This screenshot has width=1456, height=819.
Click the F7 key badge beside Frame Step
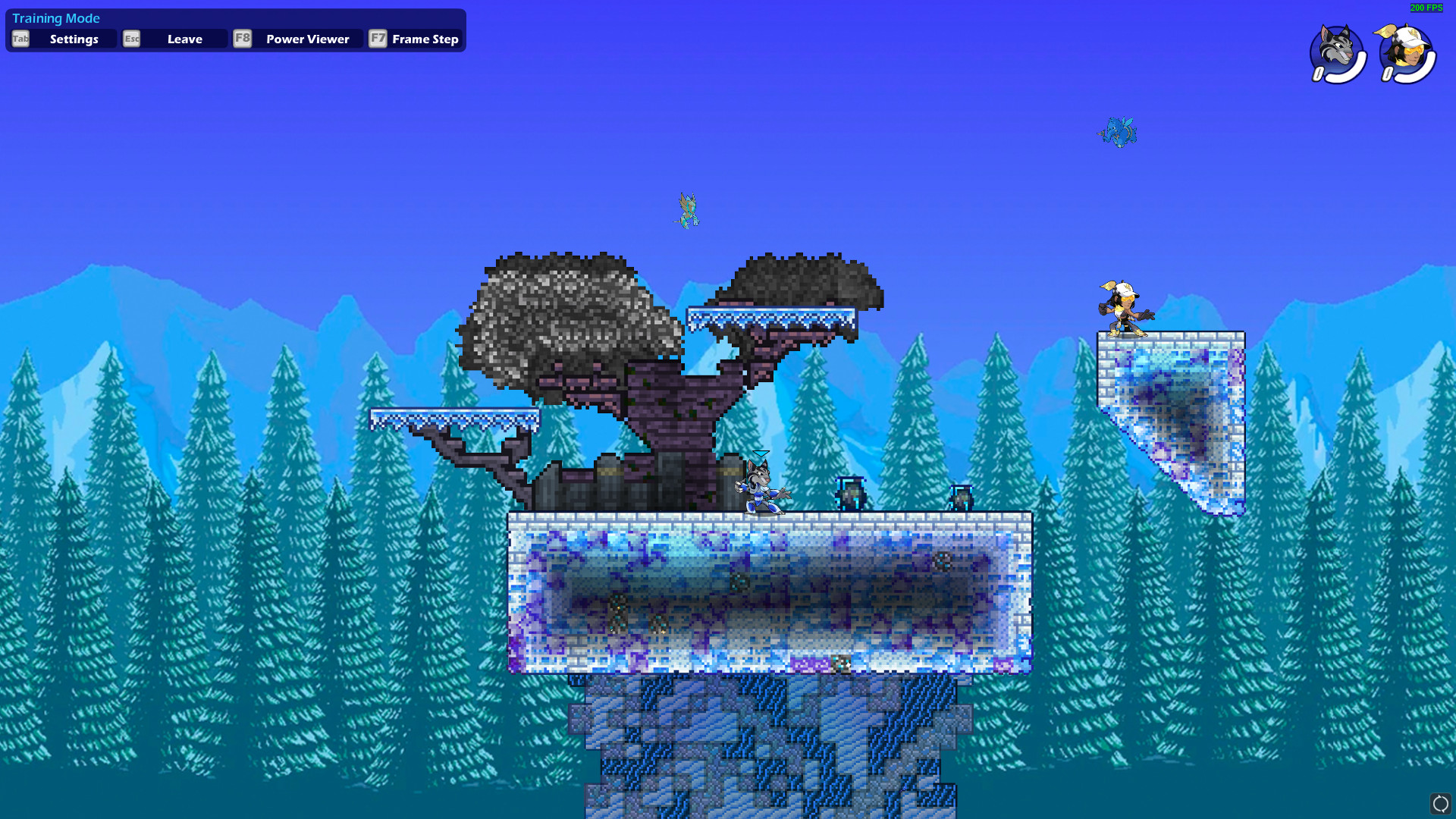click(x=378, y=39)
